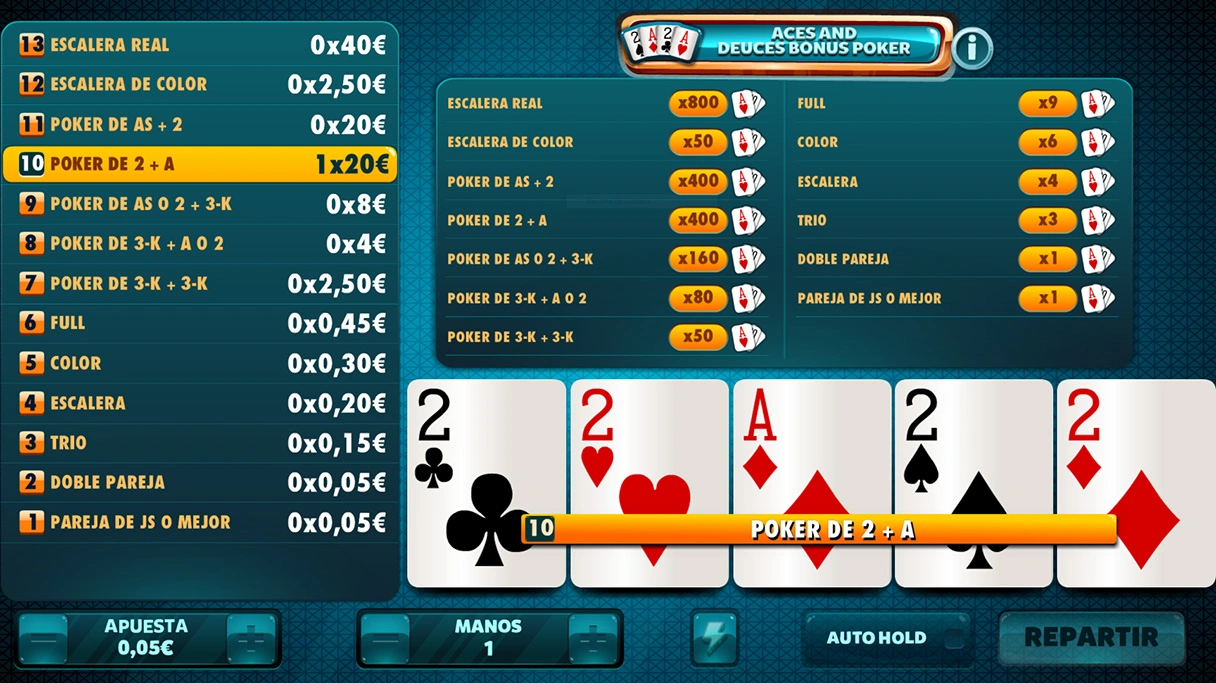Choose the ace of diamonds card
Viewport: 1216px width, 683px height.
(812, 450)
